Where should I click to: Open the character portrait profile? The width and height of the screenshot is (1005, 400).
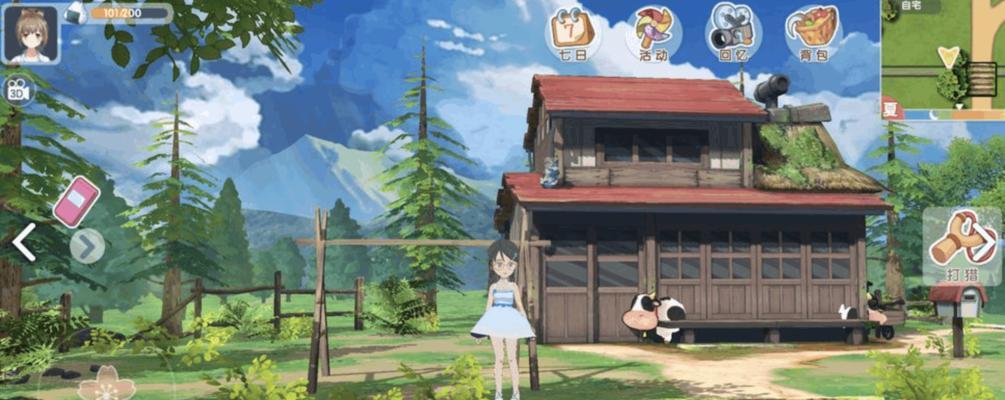[30, 33]
